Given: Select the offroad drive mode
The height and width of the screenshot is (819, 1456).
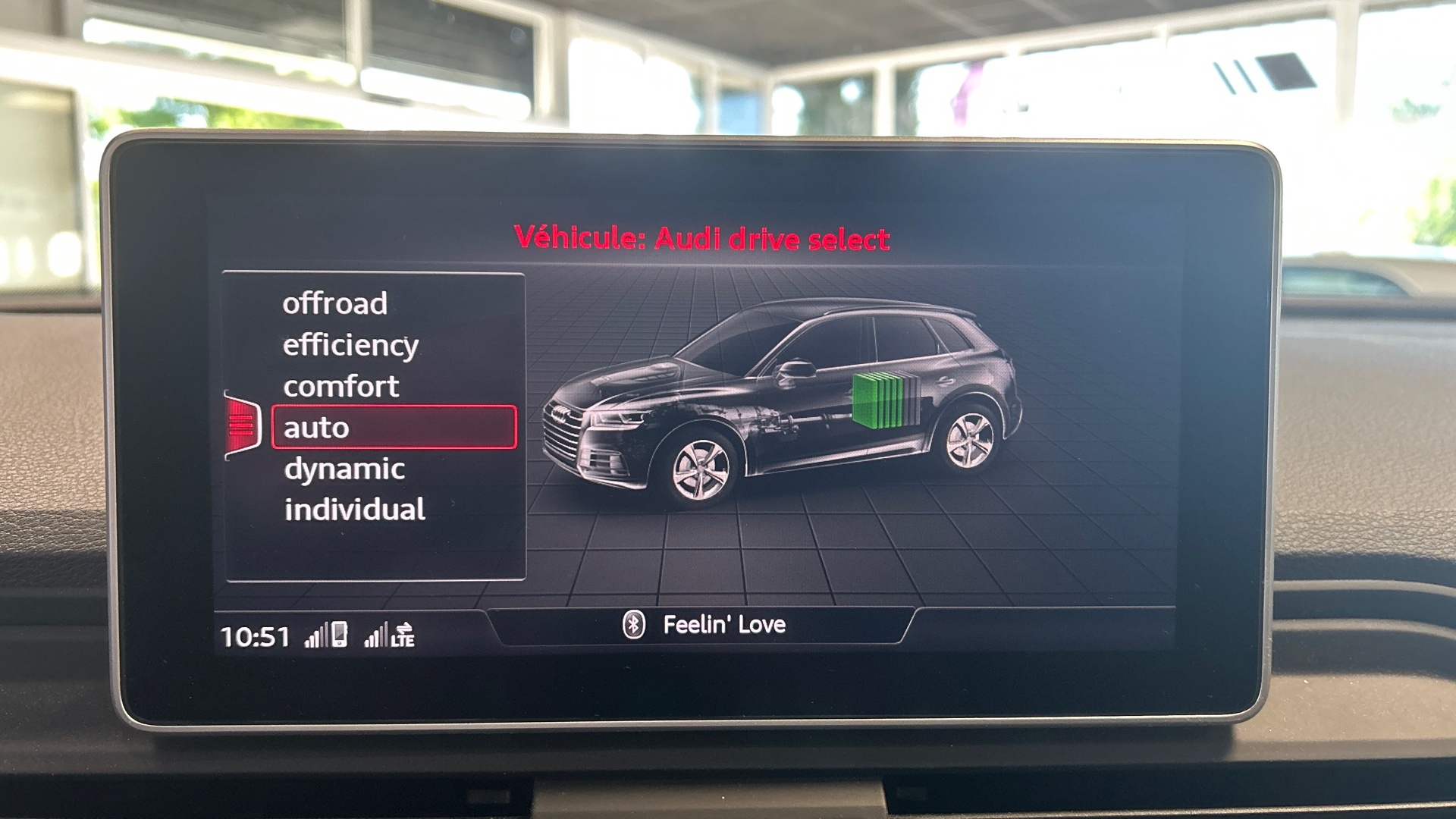Looking at the screenshot, I should coord(335,303).
